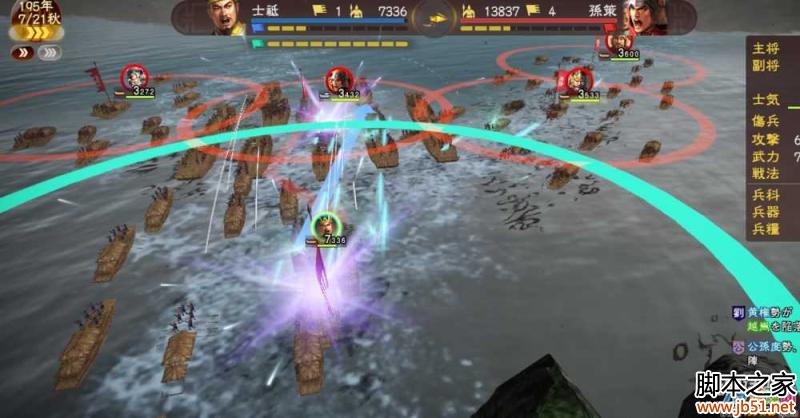Select the 孫策 commander portrait

point(635,16)
